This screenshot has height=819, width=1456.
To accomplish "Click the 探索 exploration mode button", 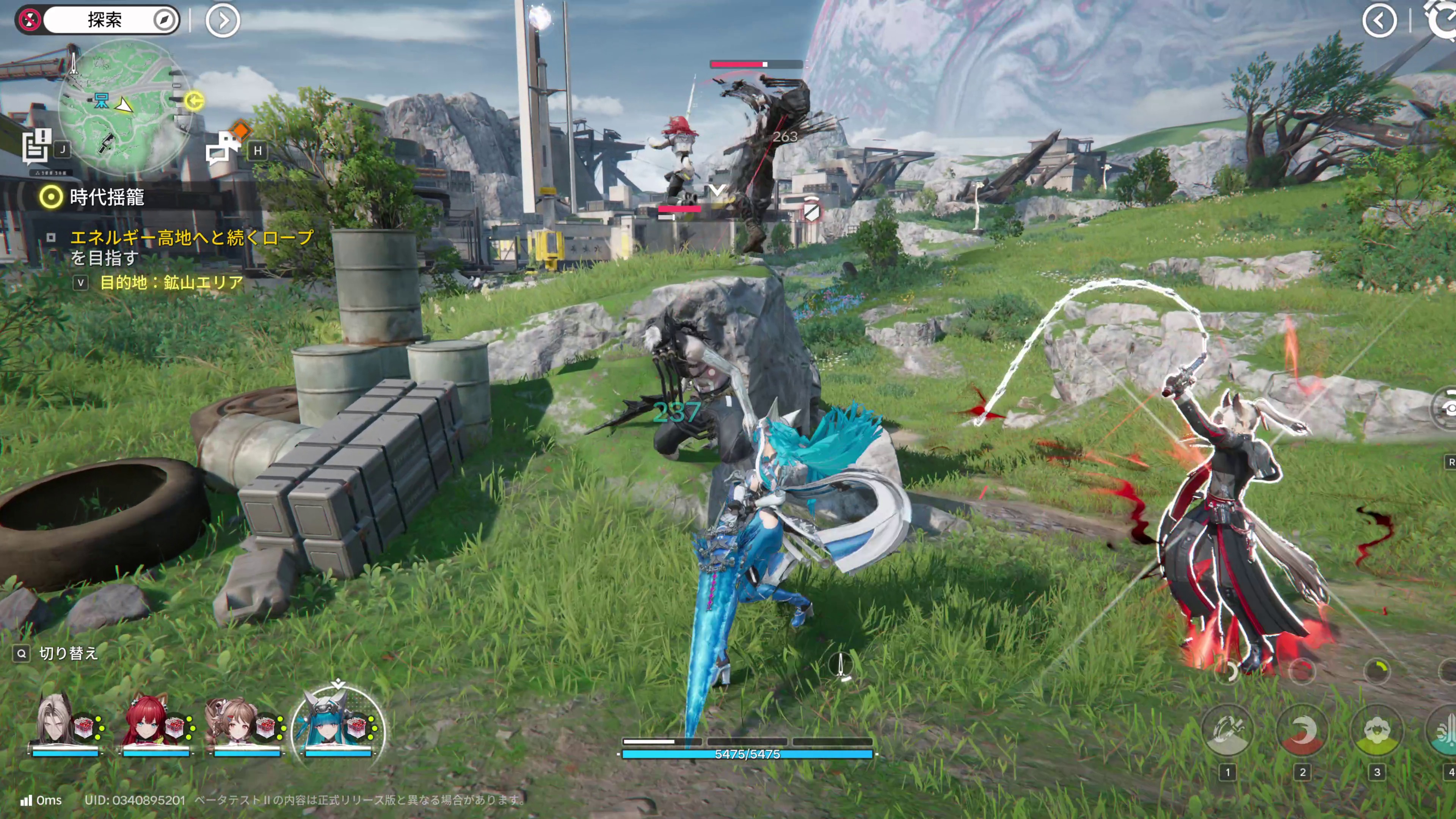I will click(105, 20).
